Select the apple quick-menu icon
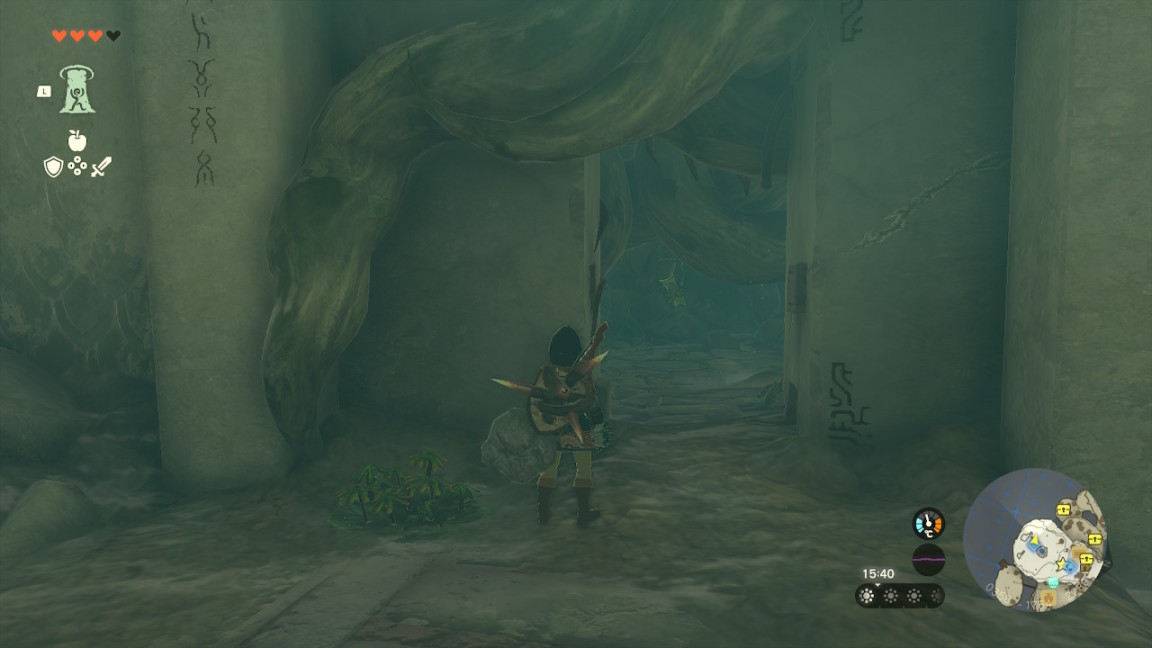1152x648 pixels. click(x=77, y=141)
